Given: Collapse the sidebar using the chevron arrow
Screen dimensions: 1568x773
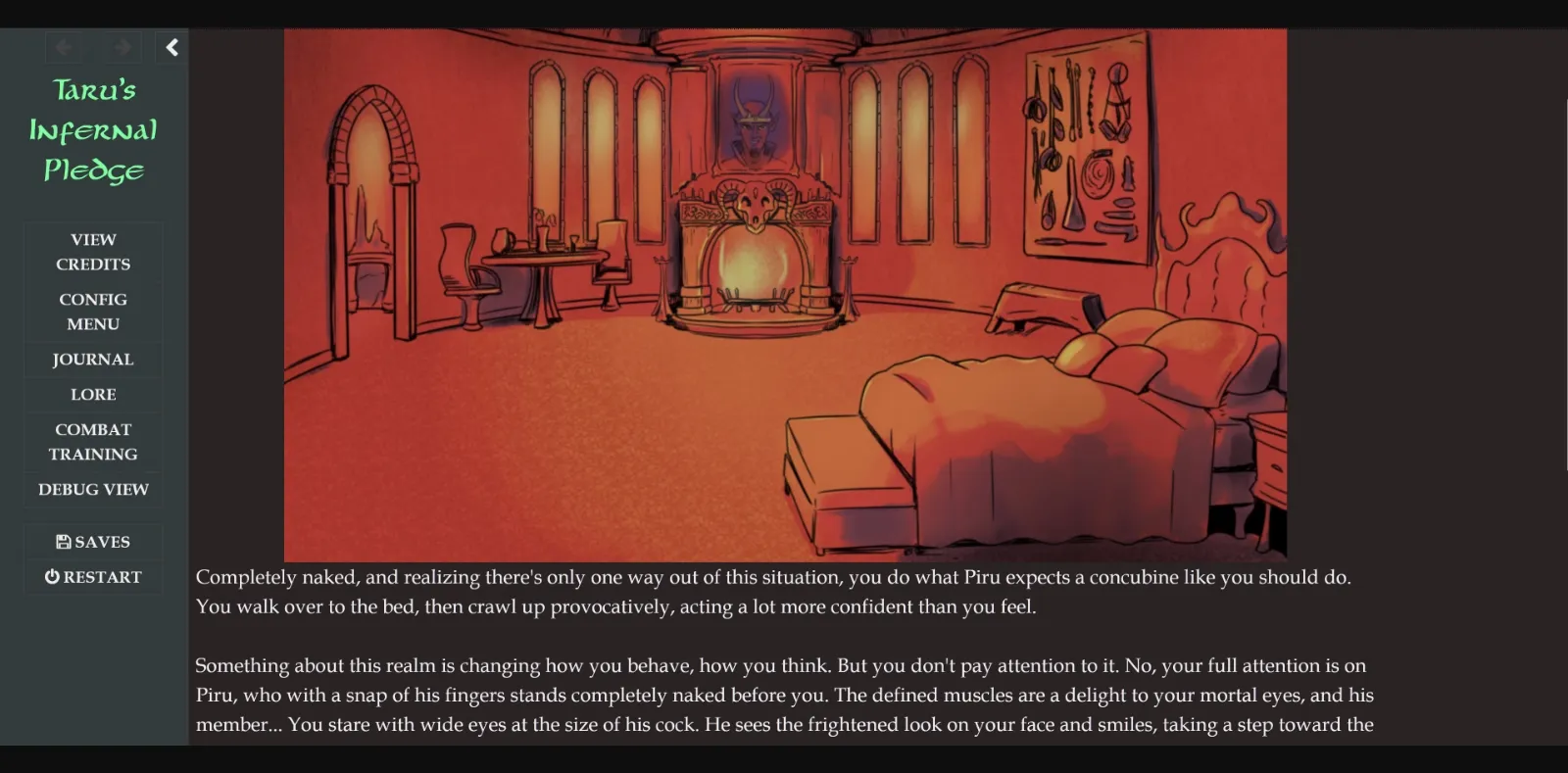Looking at the screenshot, I should click(x=171, y=46).
